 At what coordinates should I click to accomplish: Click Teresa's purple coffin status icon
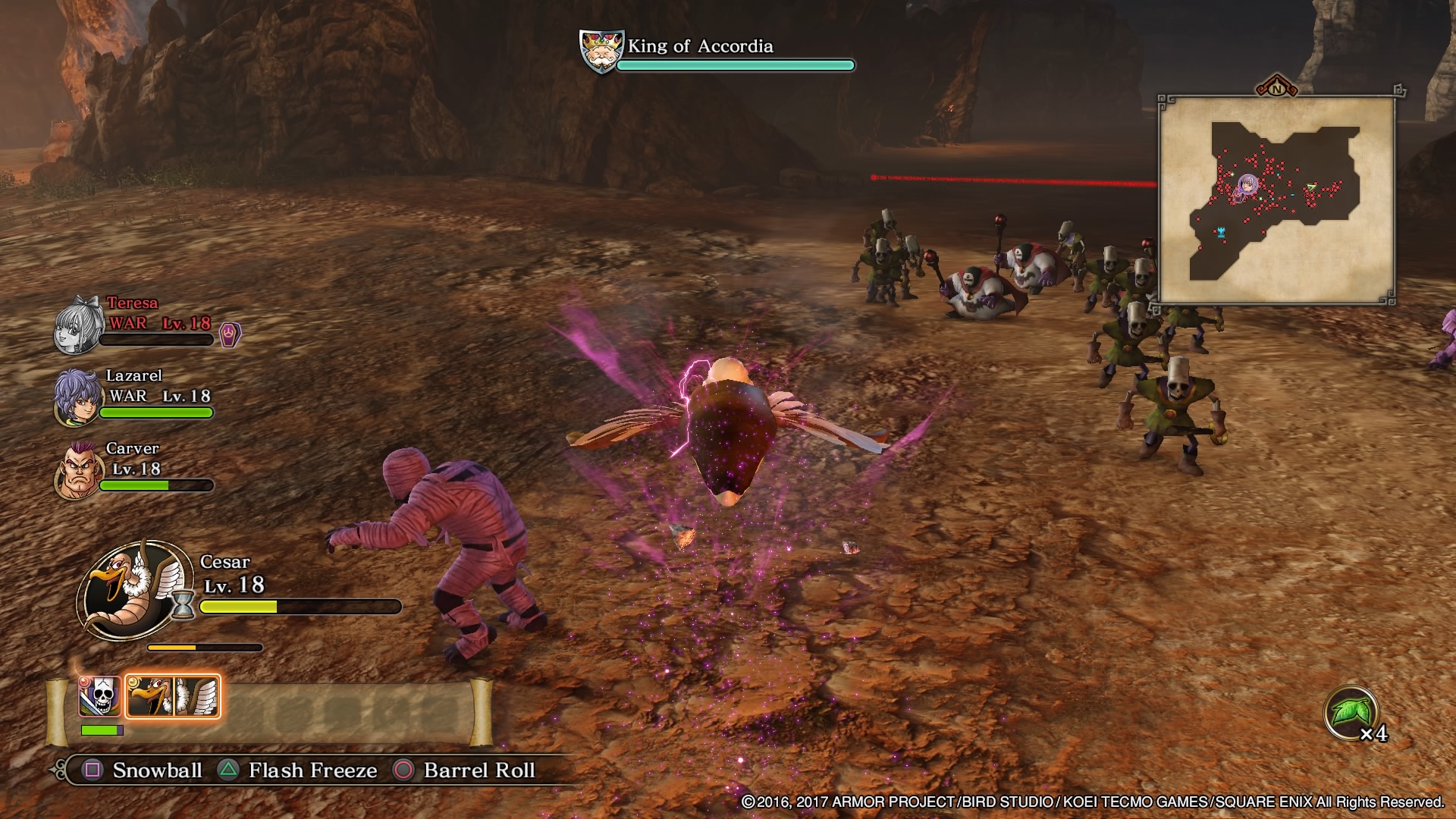pyautogui.click(x=229, y=334)
